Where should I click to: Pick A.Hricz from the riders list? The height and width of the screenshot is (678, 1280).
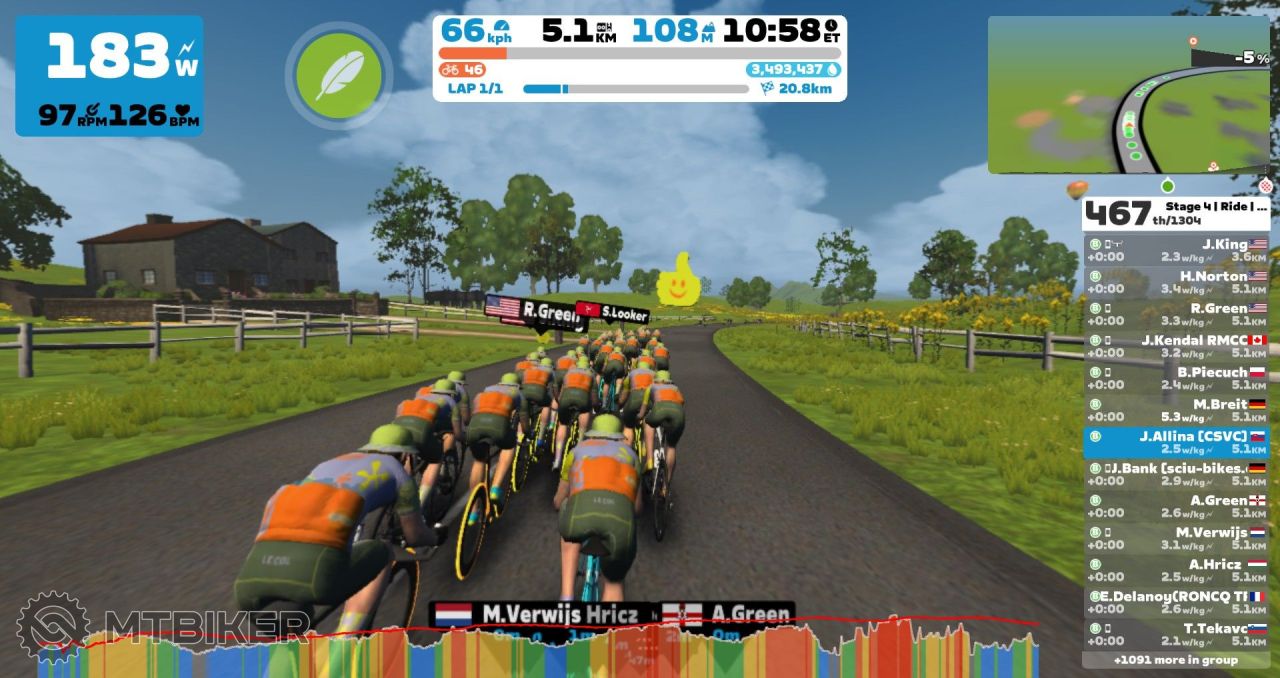[1175, 570]
